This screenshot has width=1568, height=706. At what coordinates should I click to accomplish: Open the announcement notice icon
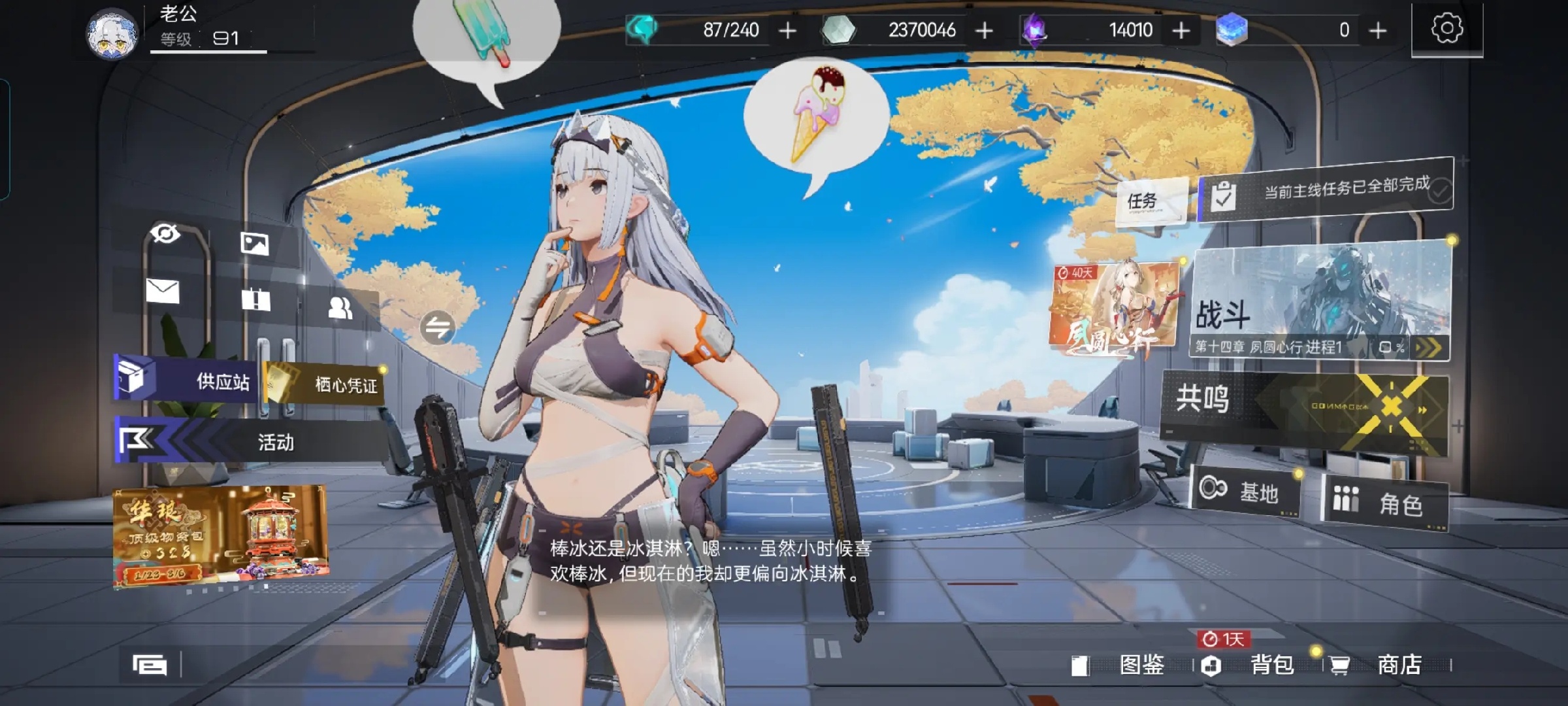tap(255, 300)
